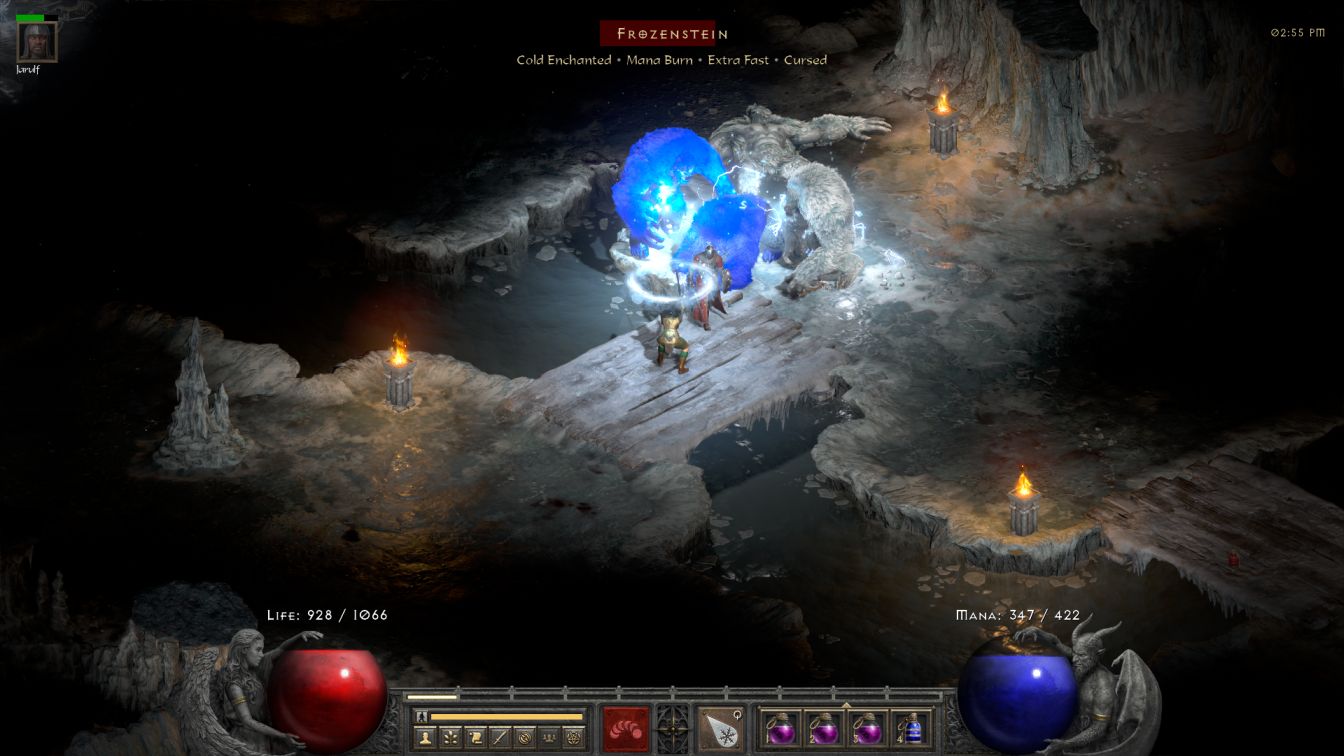Use the purple potion in belt slot 3

(867, 728)
